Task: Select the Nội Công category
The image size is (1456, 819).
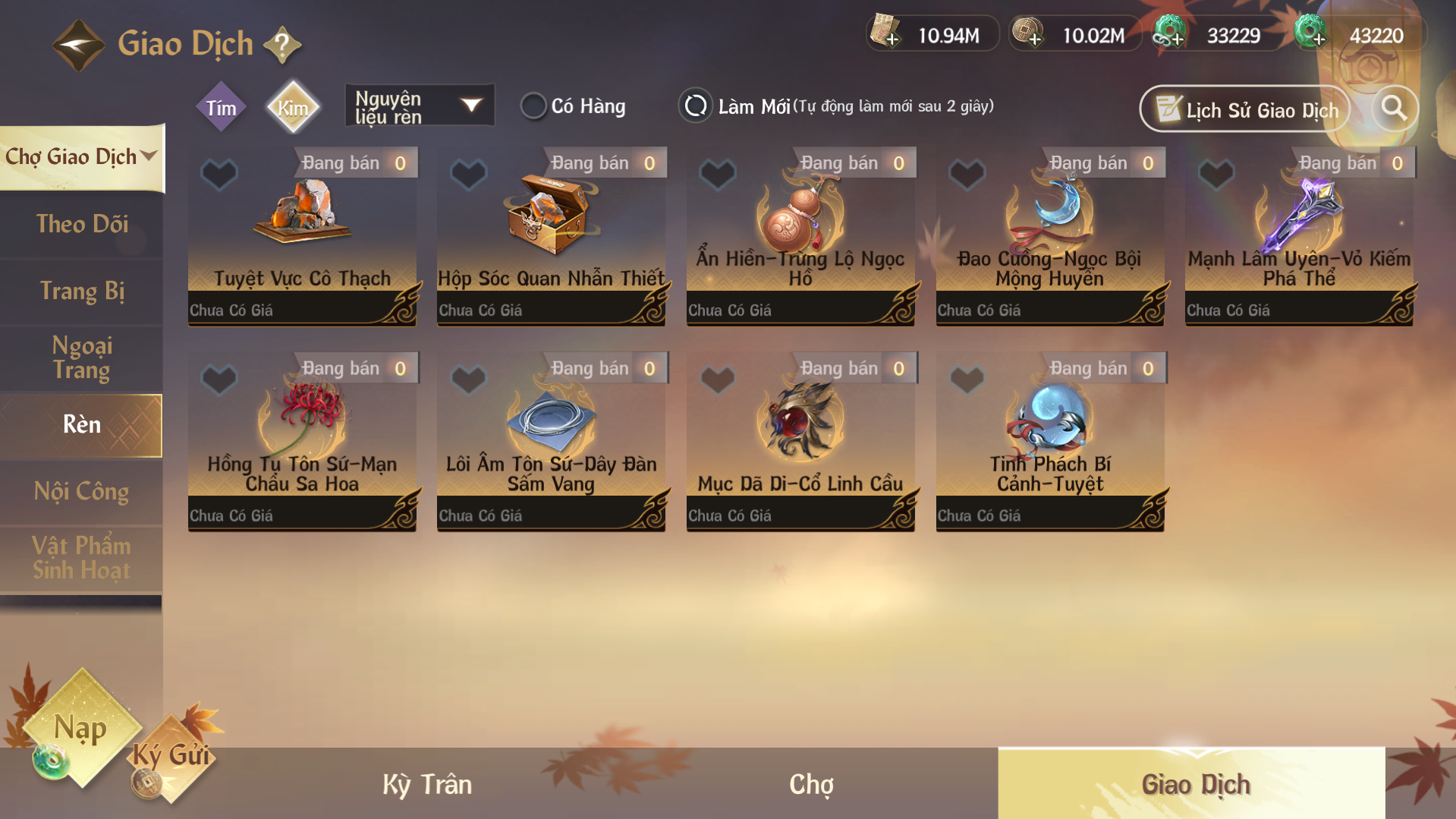Action: [82, 492]
